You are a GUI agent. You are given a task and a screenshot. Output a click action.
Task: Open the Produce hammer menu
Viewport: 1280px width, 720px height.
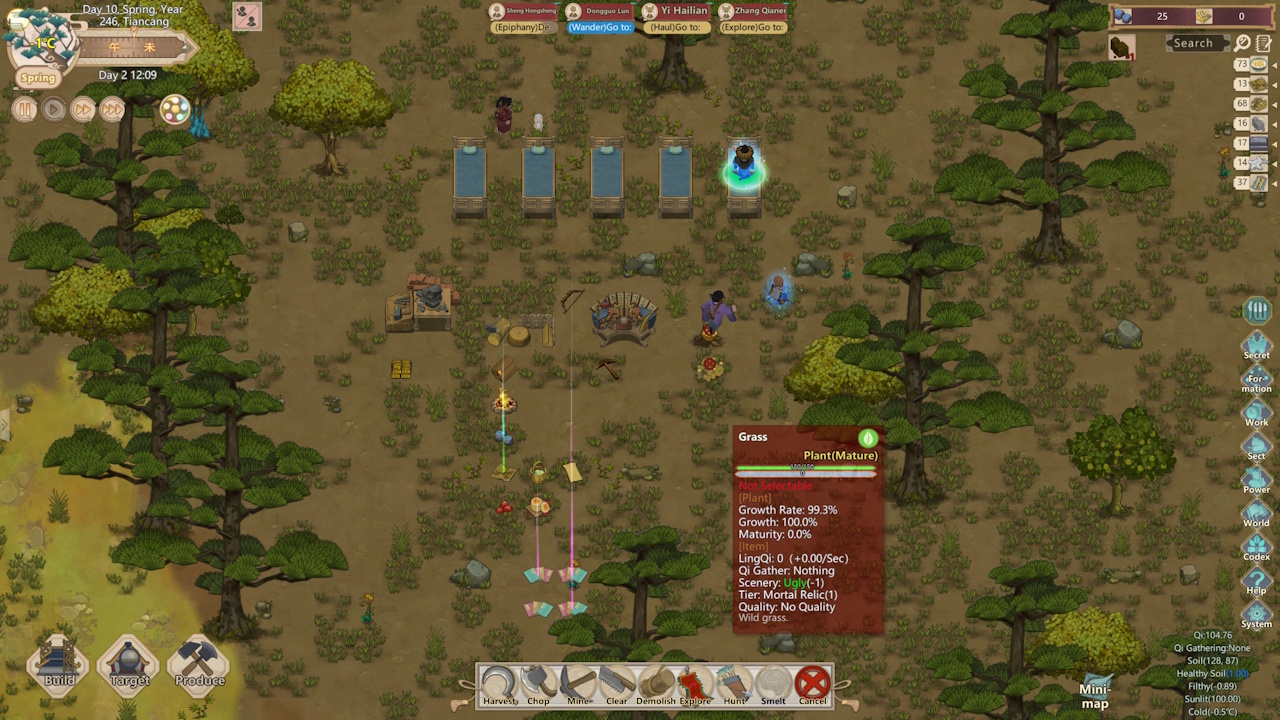(x=199, y=664)
